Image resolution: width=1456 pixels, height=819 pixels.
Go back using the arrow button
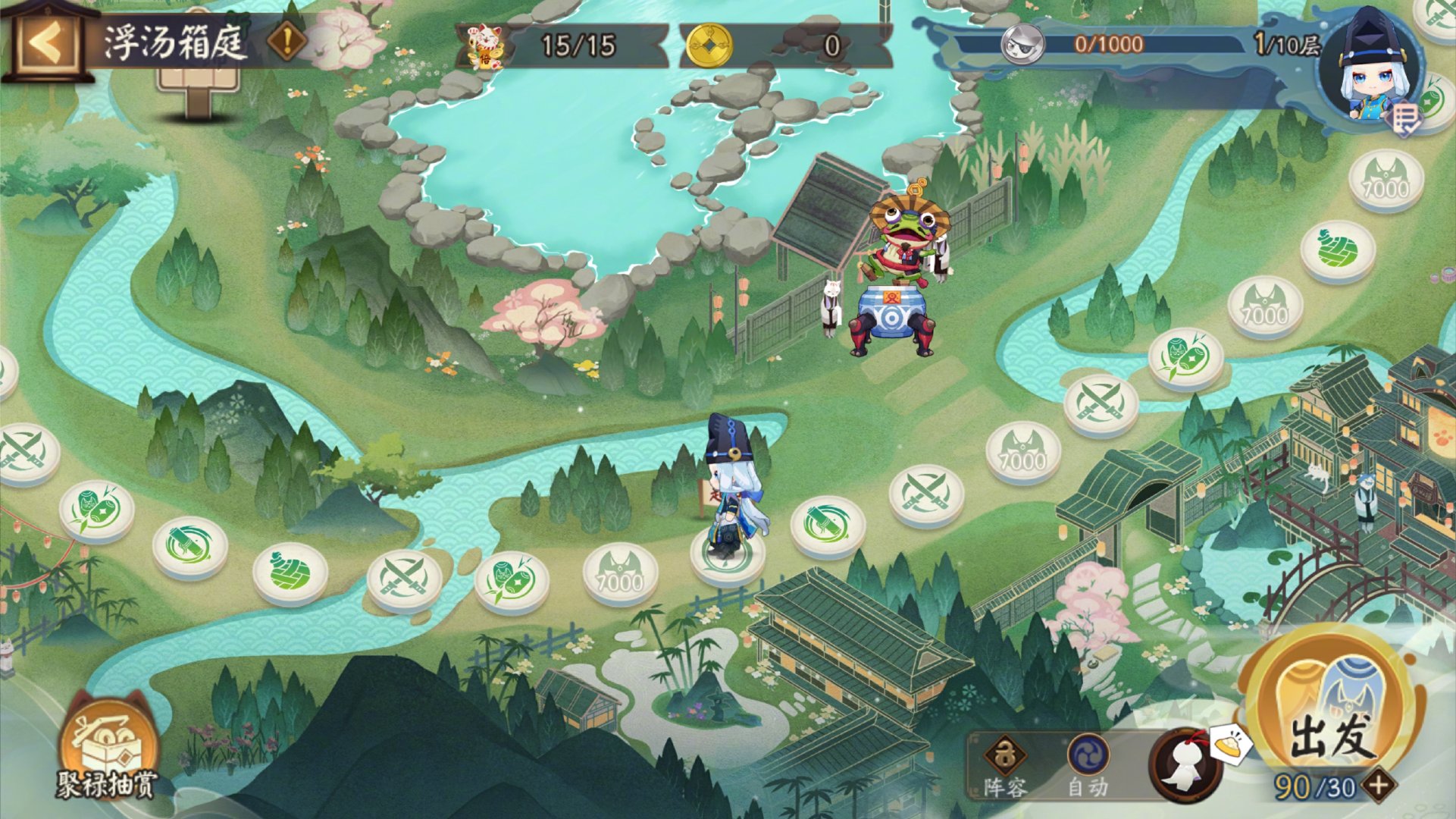[x=45, y=43]
